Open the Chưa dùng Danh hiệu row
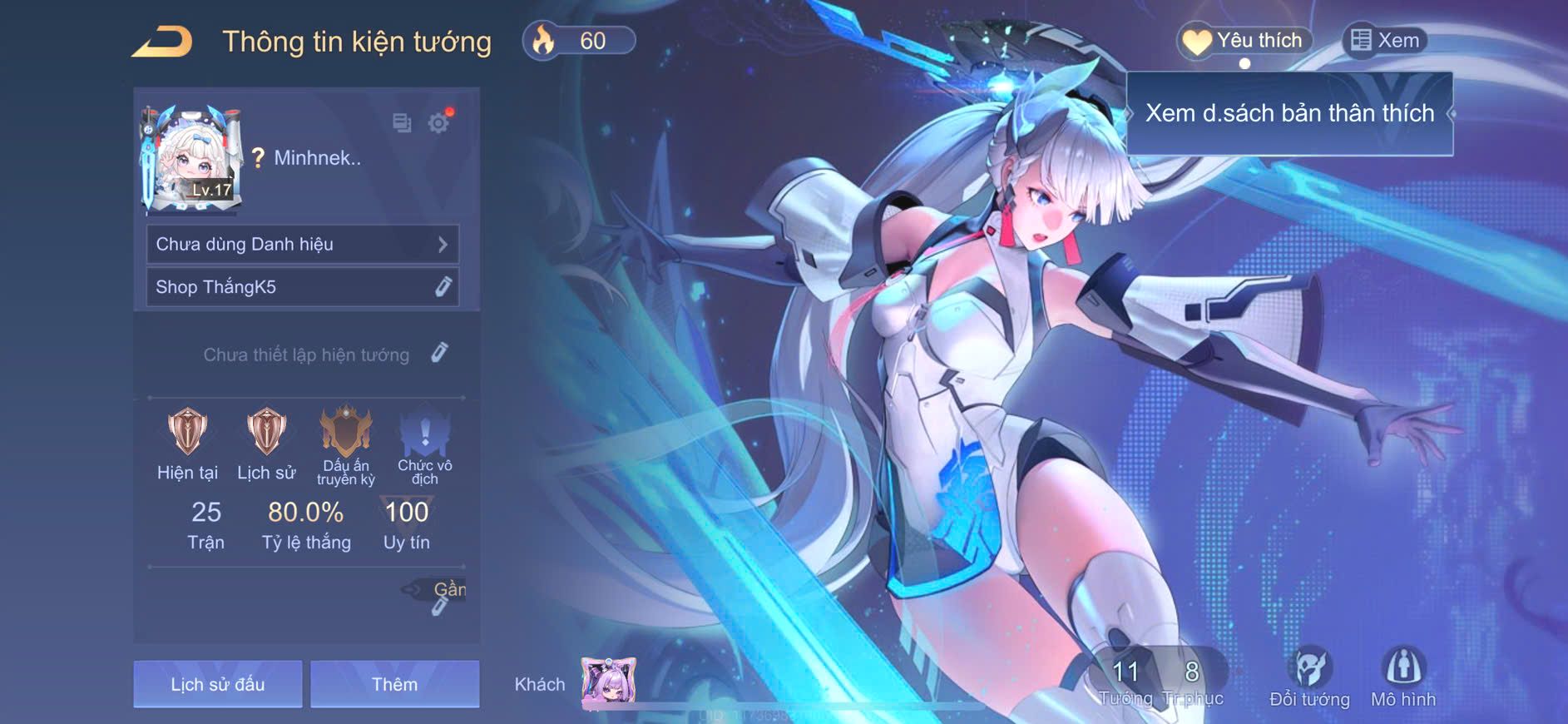The height and width of the screenshot is (724, 1568). (302, 244)
